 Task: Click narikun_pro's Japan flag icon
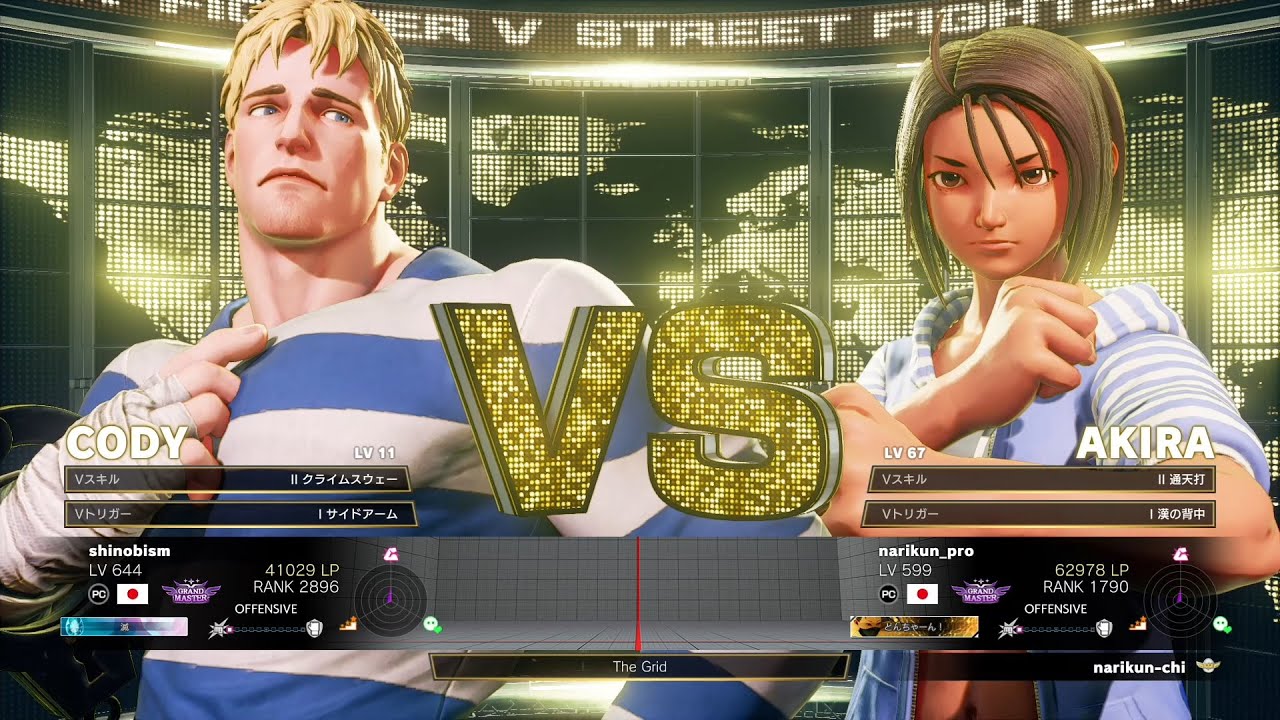[x=922, y=594]
